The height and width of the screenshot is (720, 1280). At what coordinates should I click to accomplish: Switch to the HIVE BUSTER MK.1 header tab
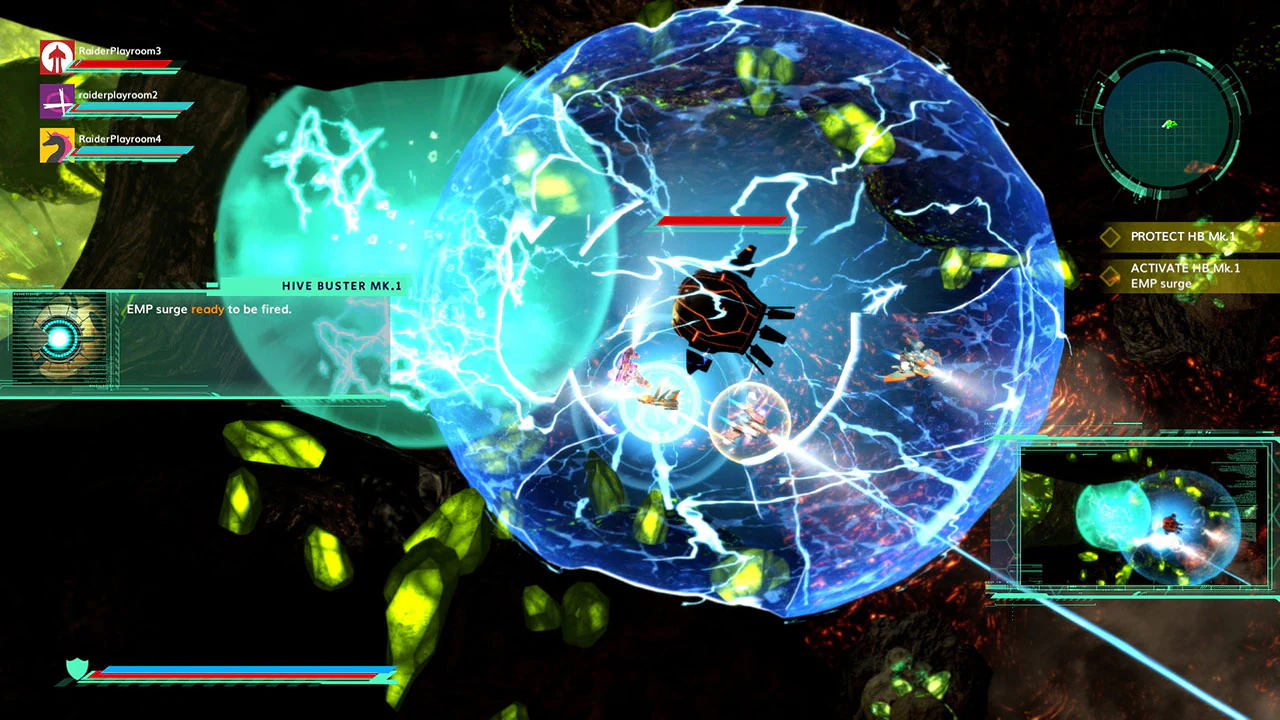pyautogui.click(x=340, y=285)
